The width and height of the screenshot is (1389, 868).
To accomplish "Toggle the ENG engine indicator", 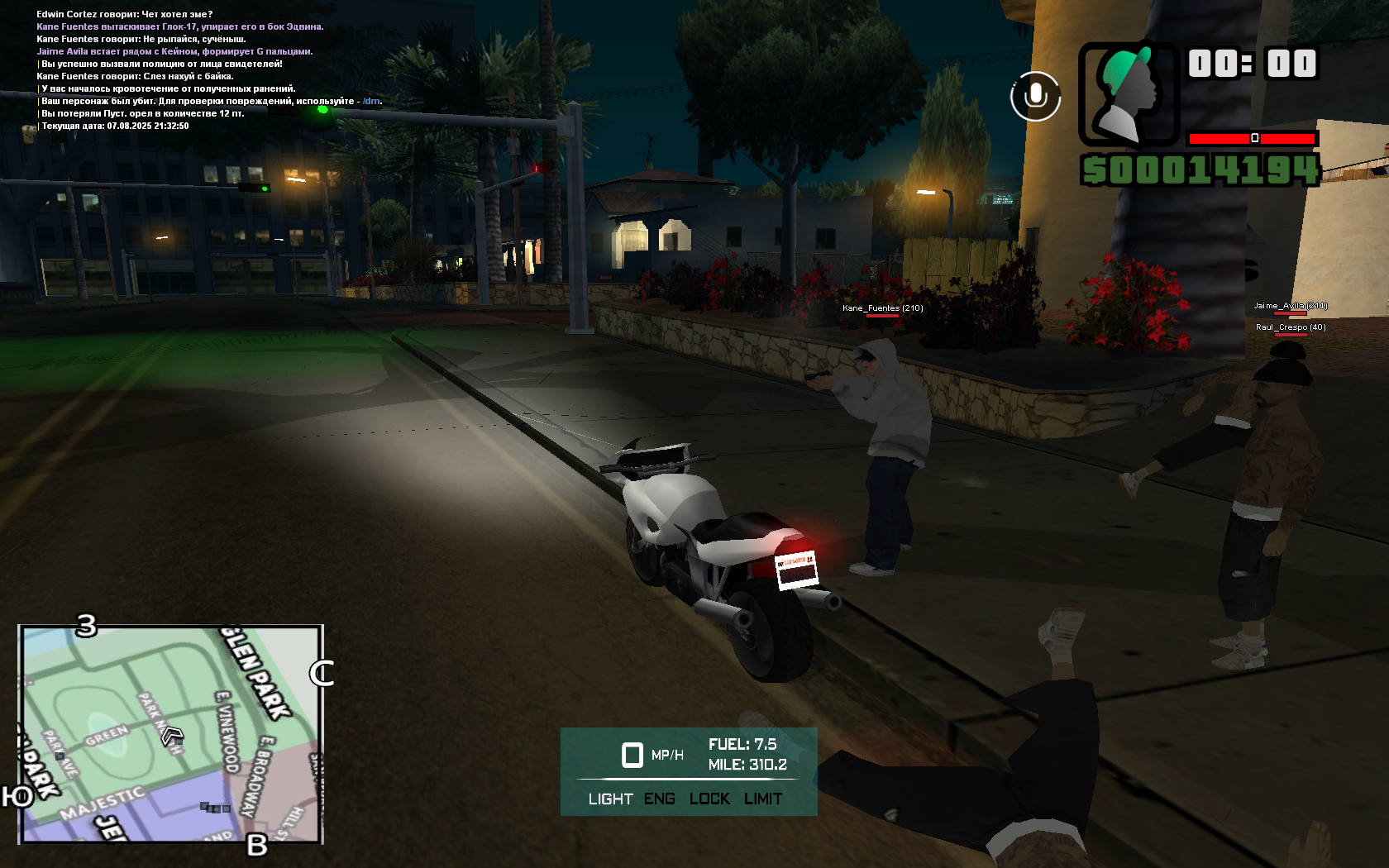I will [x=659, y=799].
